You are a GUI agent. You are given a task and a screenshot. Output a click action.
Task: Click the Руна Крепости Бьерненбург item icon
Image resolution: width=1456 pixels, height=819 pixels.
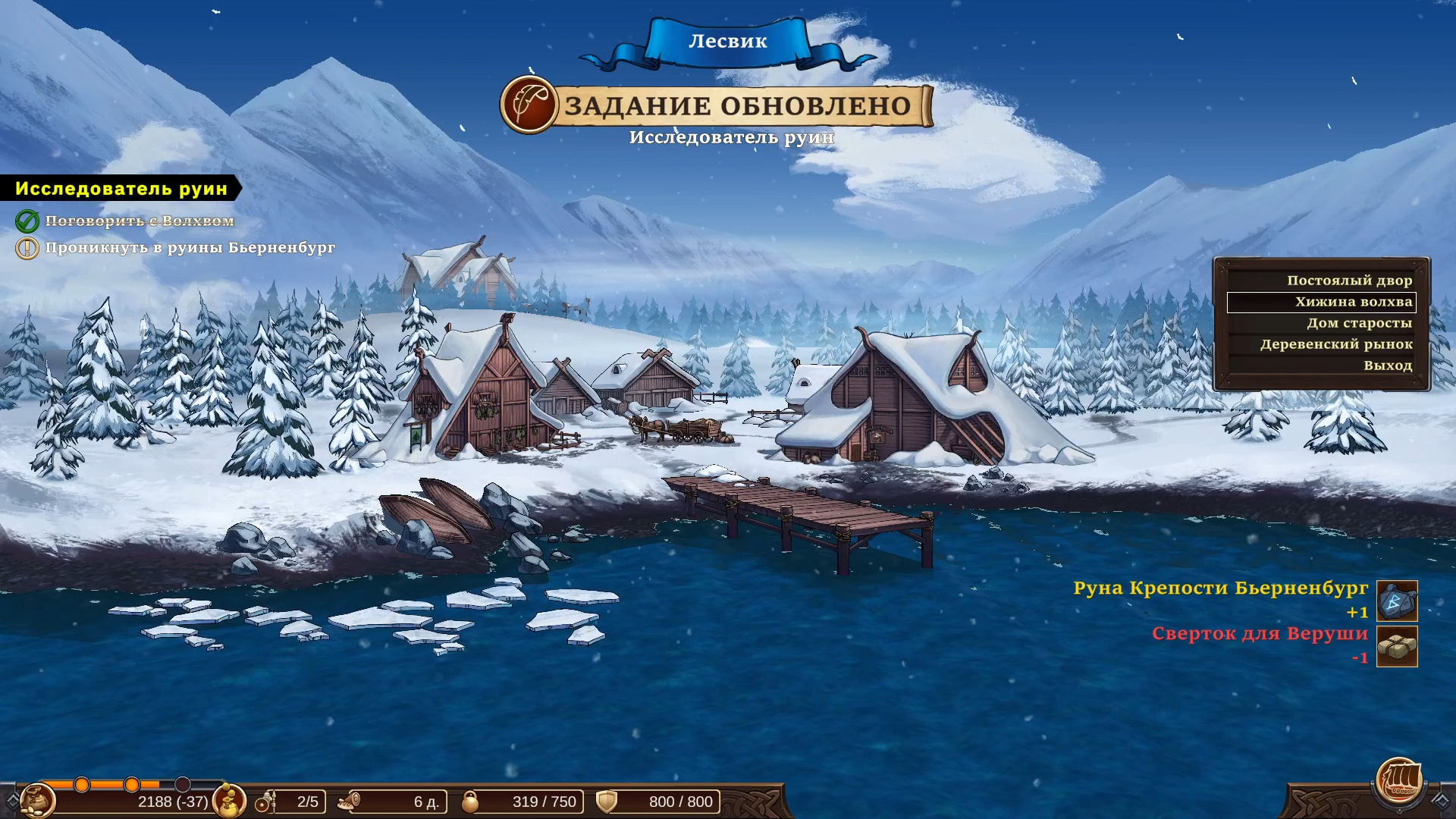pos(1397,601)
